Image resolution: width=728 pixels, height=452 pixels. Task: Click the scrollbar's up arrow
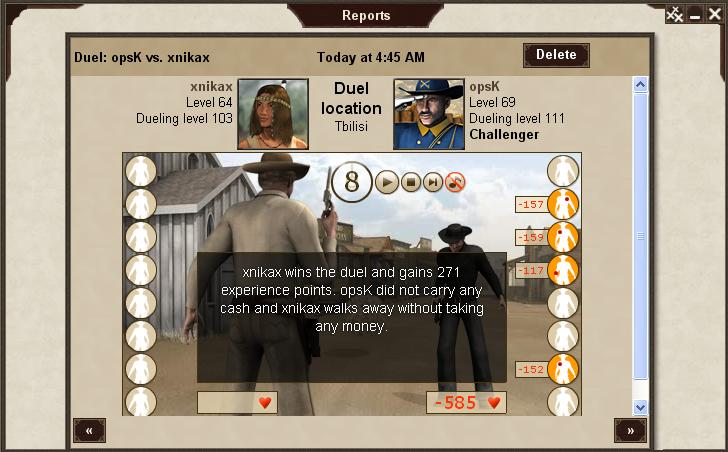[641, 86]
